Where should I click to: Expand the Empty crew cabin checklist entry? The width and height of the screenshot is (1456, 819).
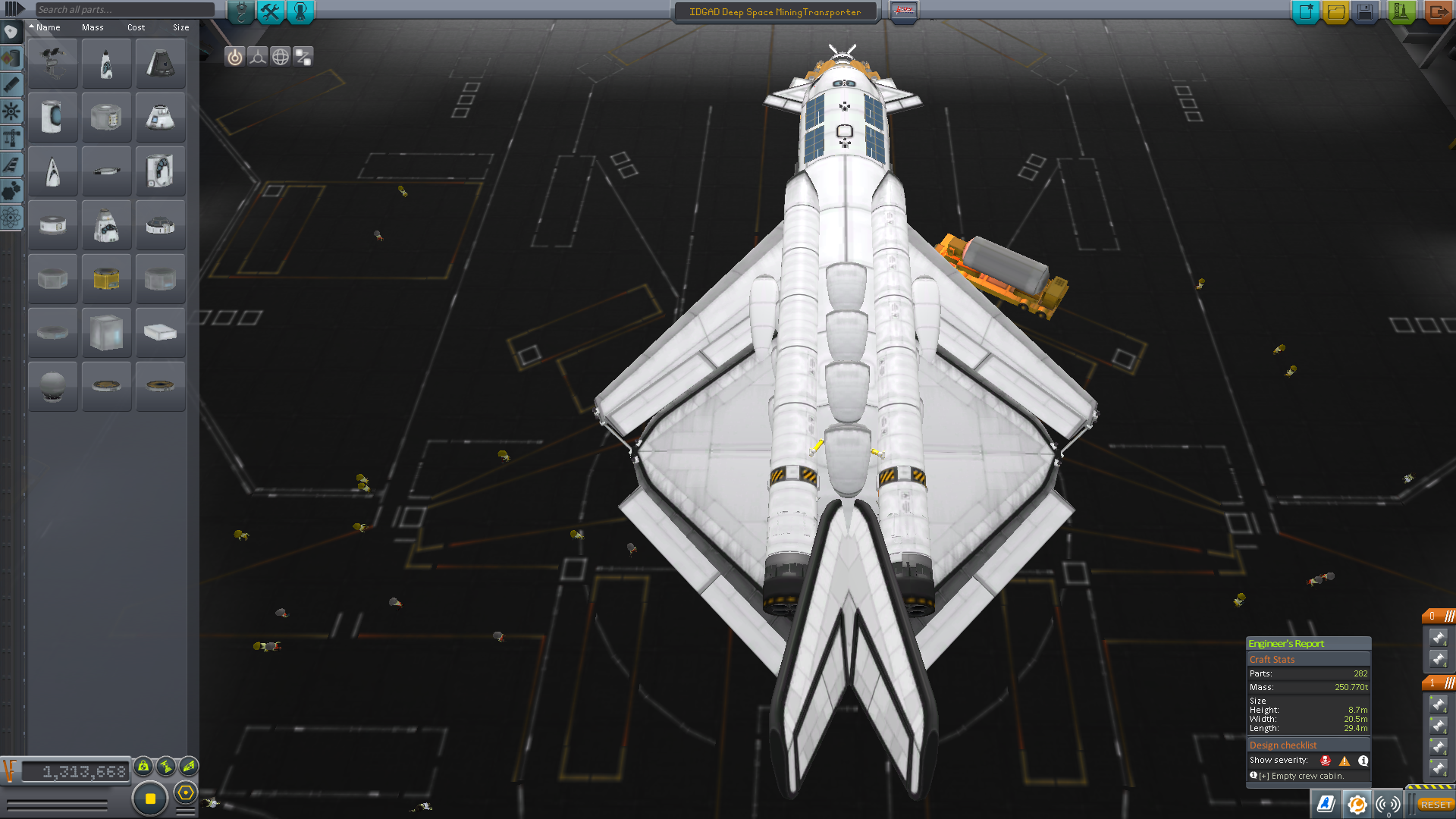click(x=1264, y=776)
